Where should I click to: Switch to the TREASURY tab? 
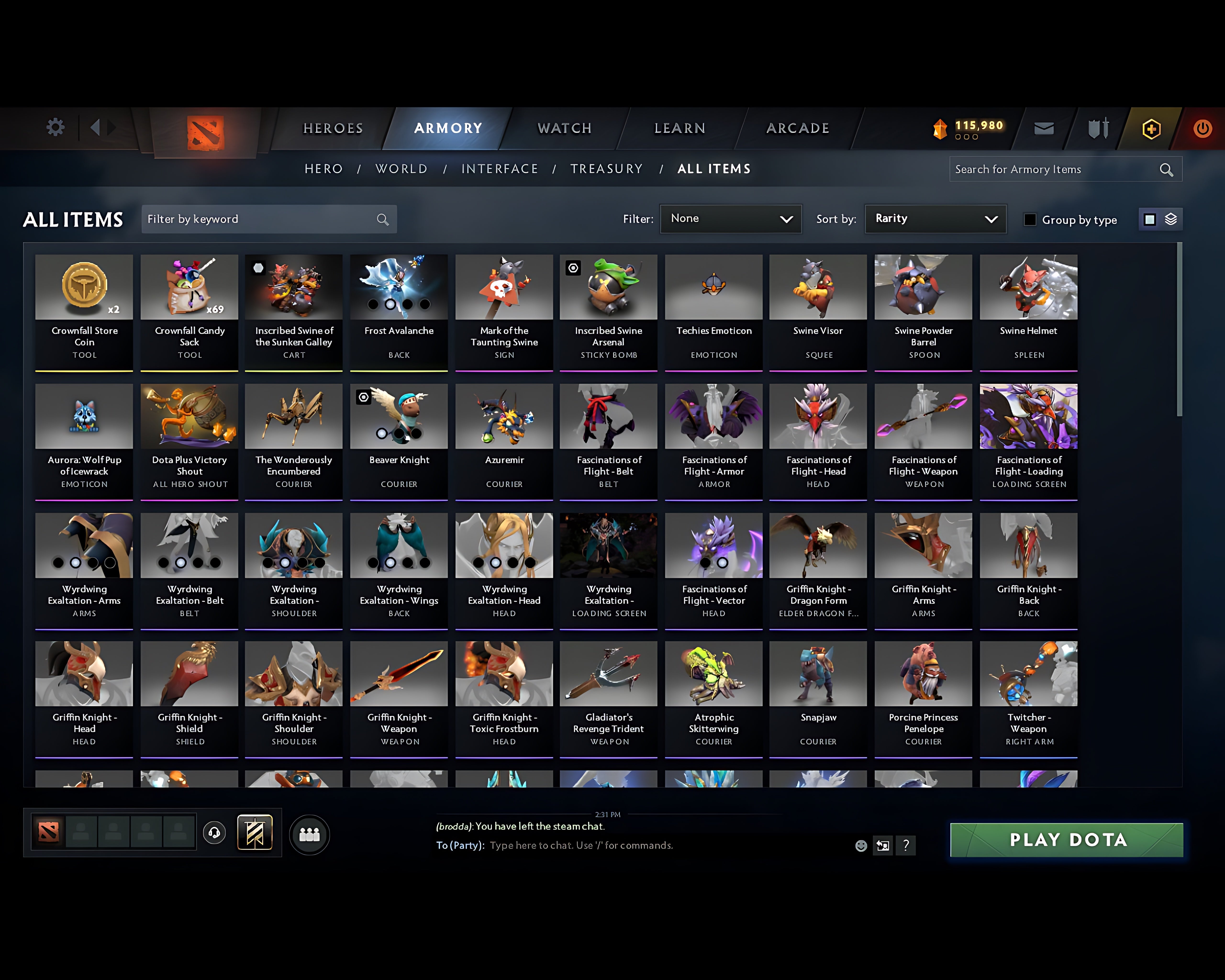click(607, 169)
